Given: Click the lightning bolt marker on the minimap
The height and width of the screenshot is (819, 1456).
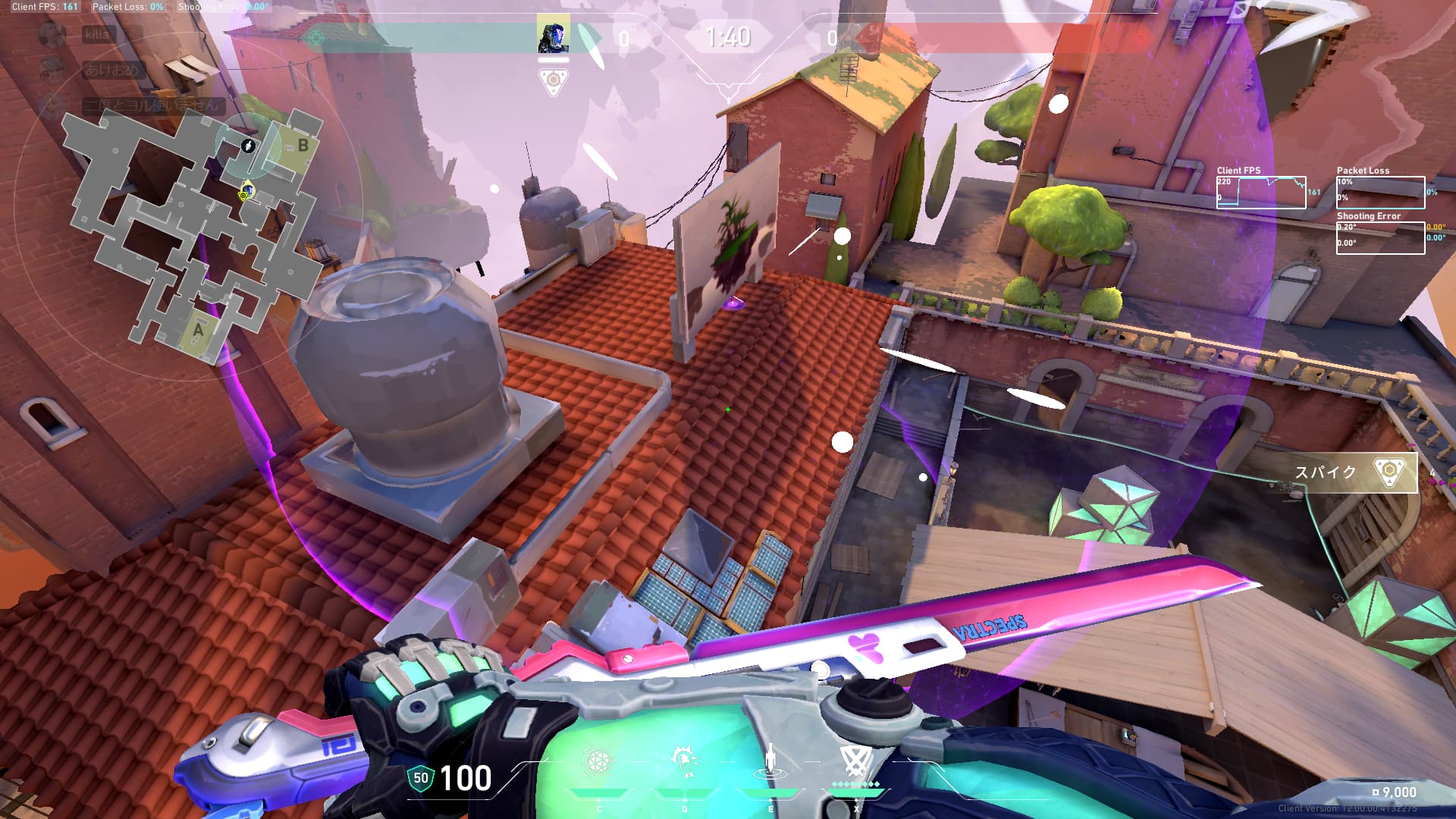Looking at the screenshot, I should (x=248, y=146).
